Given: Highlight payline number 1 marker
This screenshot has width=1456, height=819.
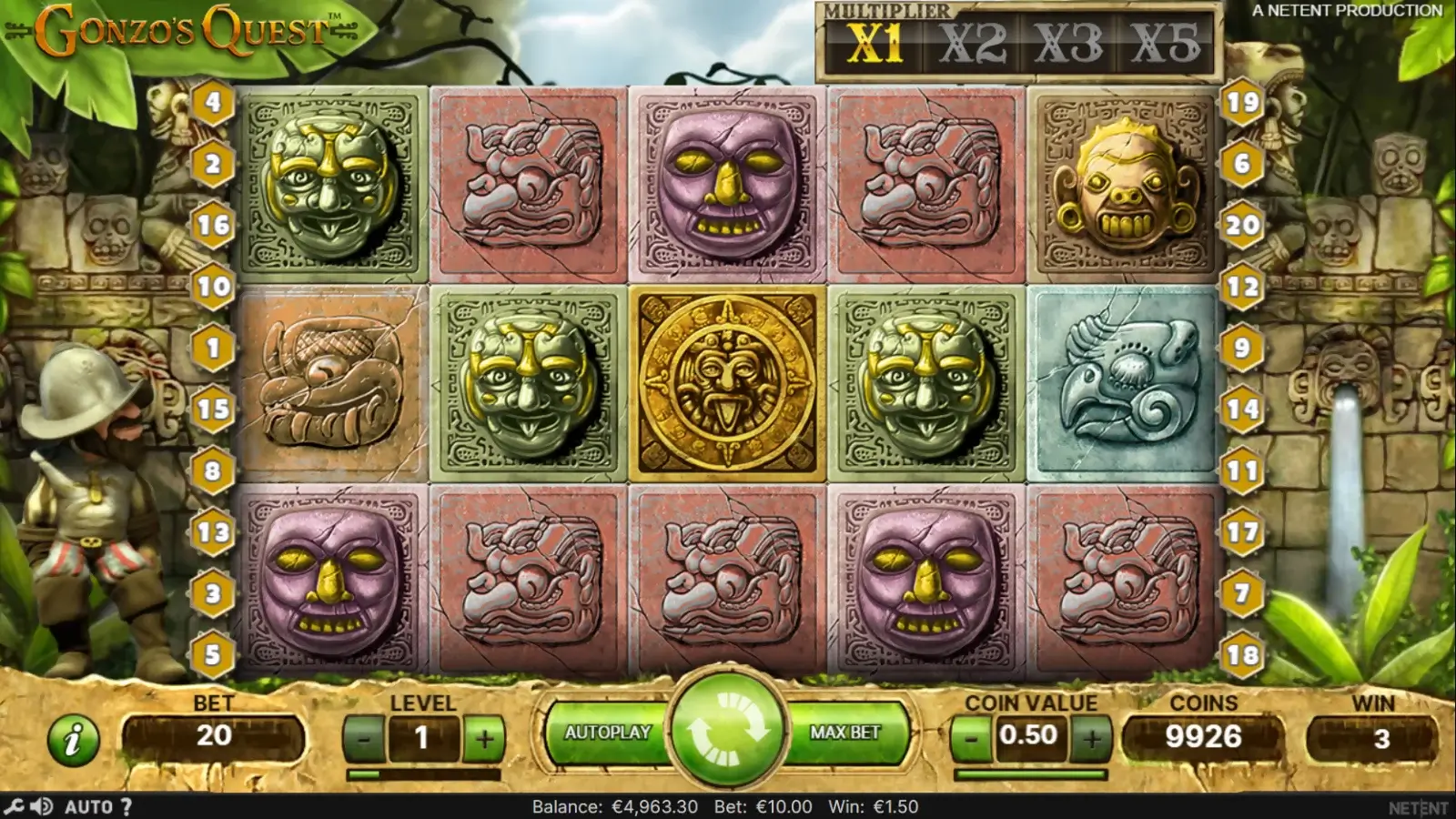Looking at the screenshot, I should (x=213, y=348).
